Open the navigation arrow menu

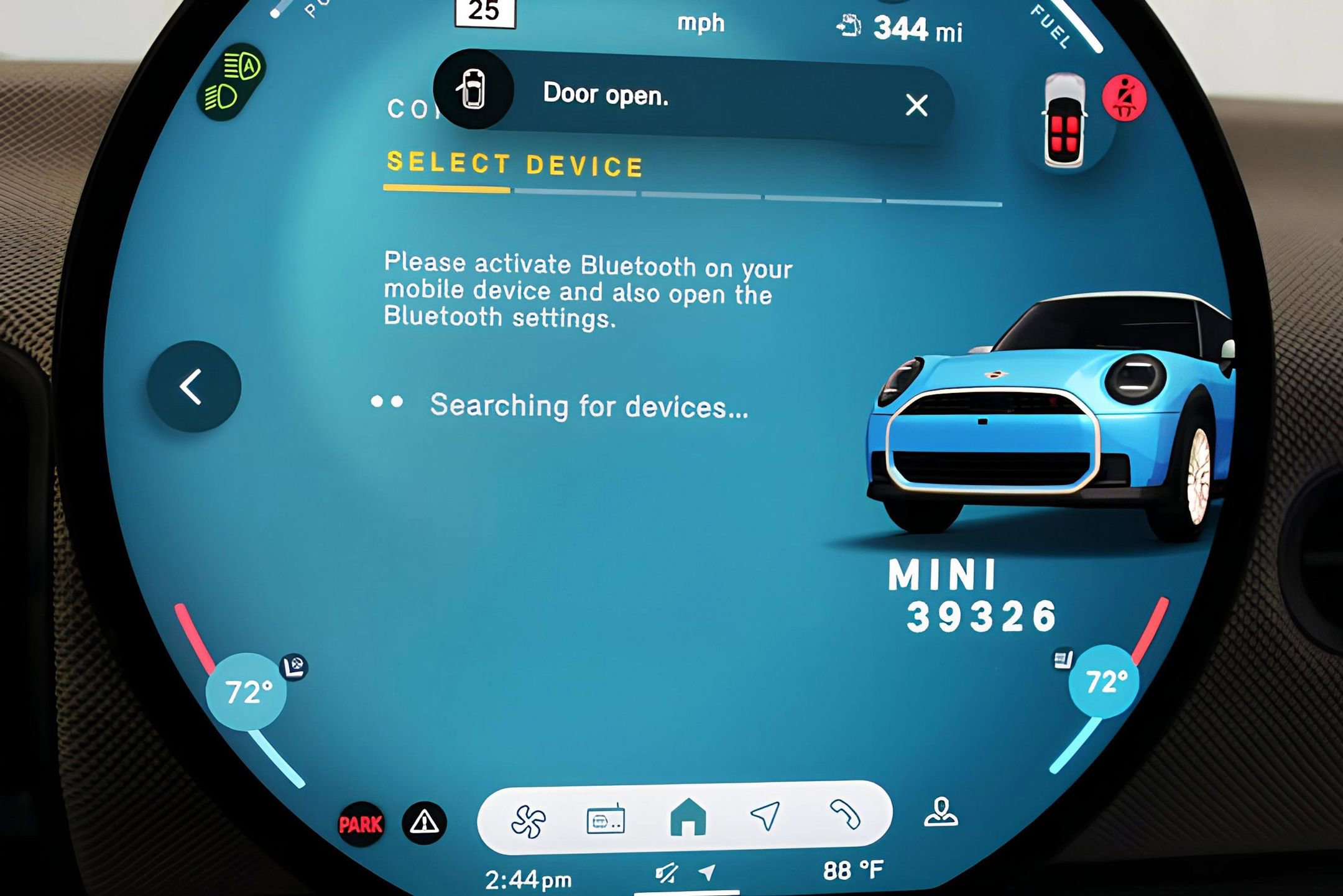[x=765, y=815]
